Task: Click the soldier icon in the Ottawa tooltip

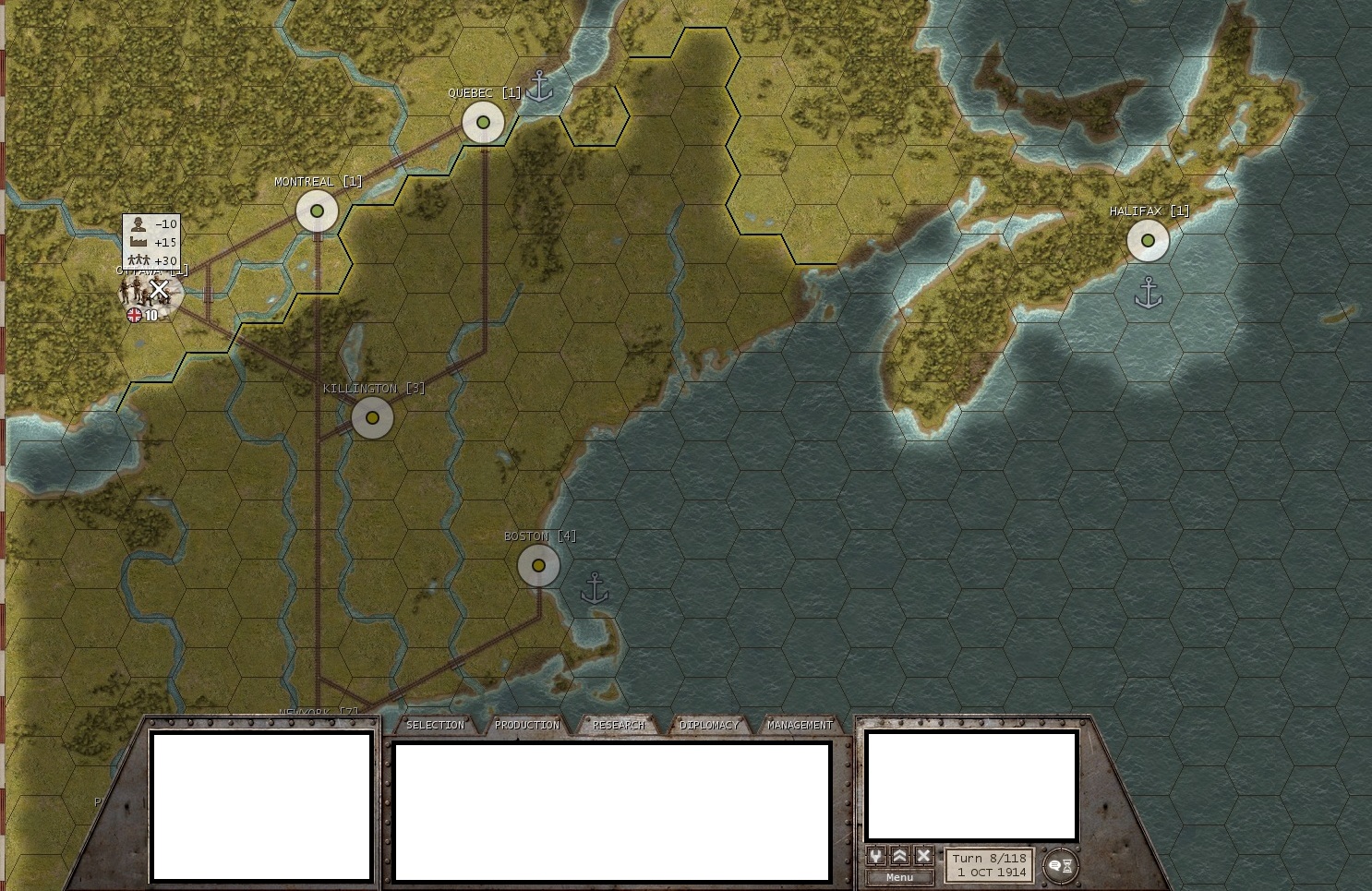Action: (x=138, y=224)
